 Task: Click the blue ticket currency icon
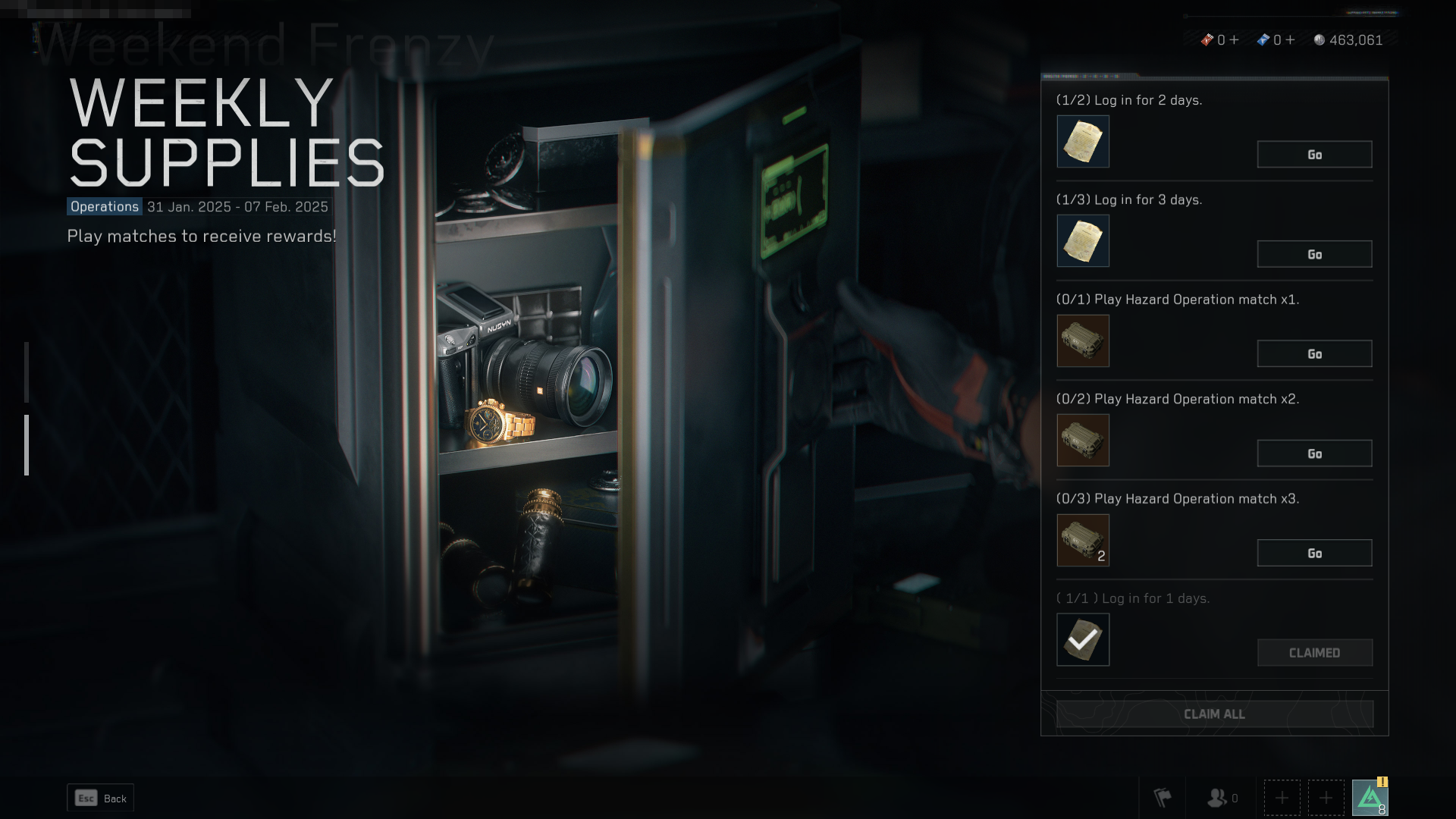click(1263, 40)
